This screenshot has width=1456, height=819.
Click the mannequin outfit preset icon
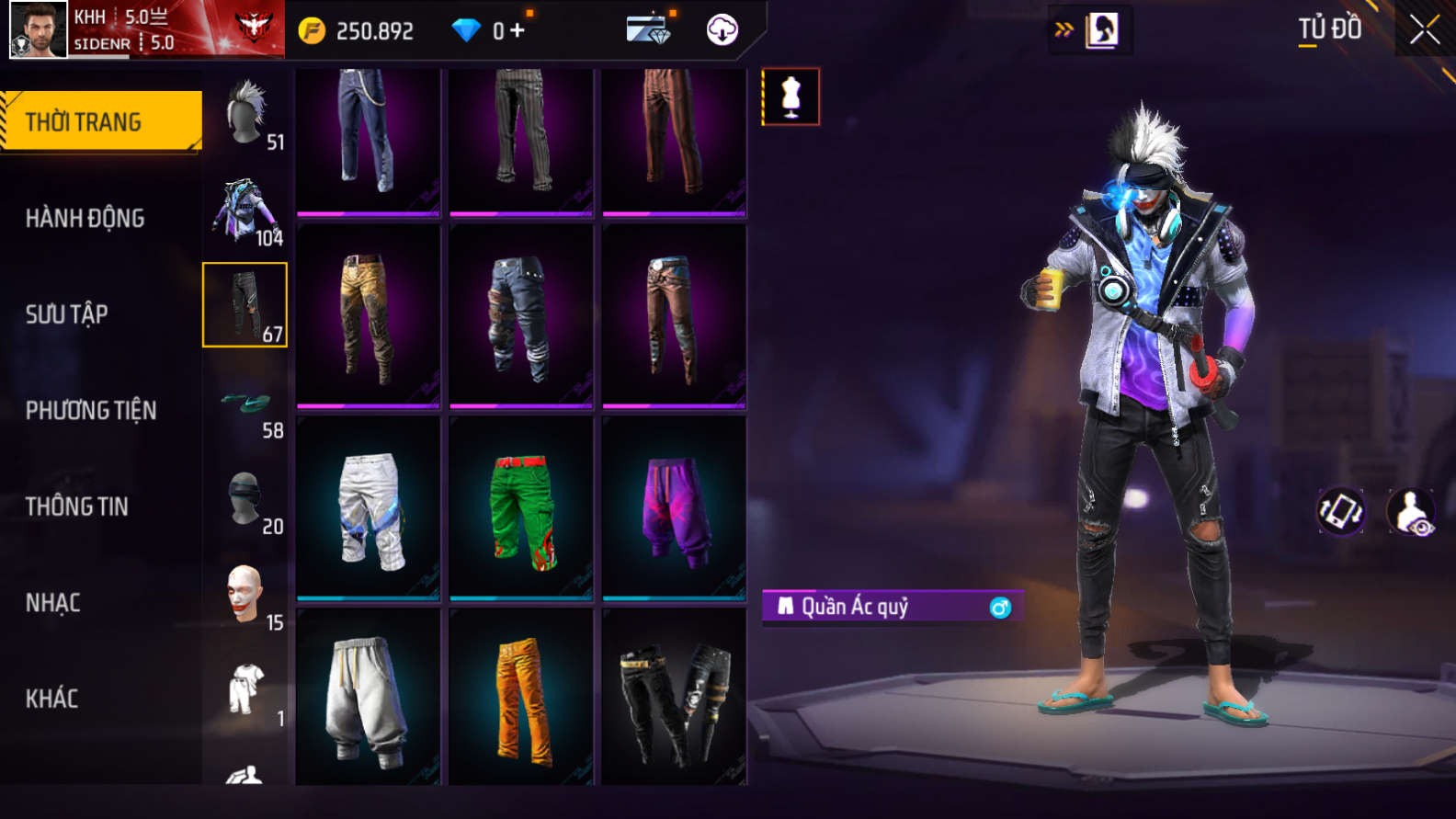point(791,97)
